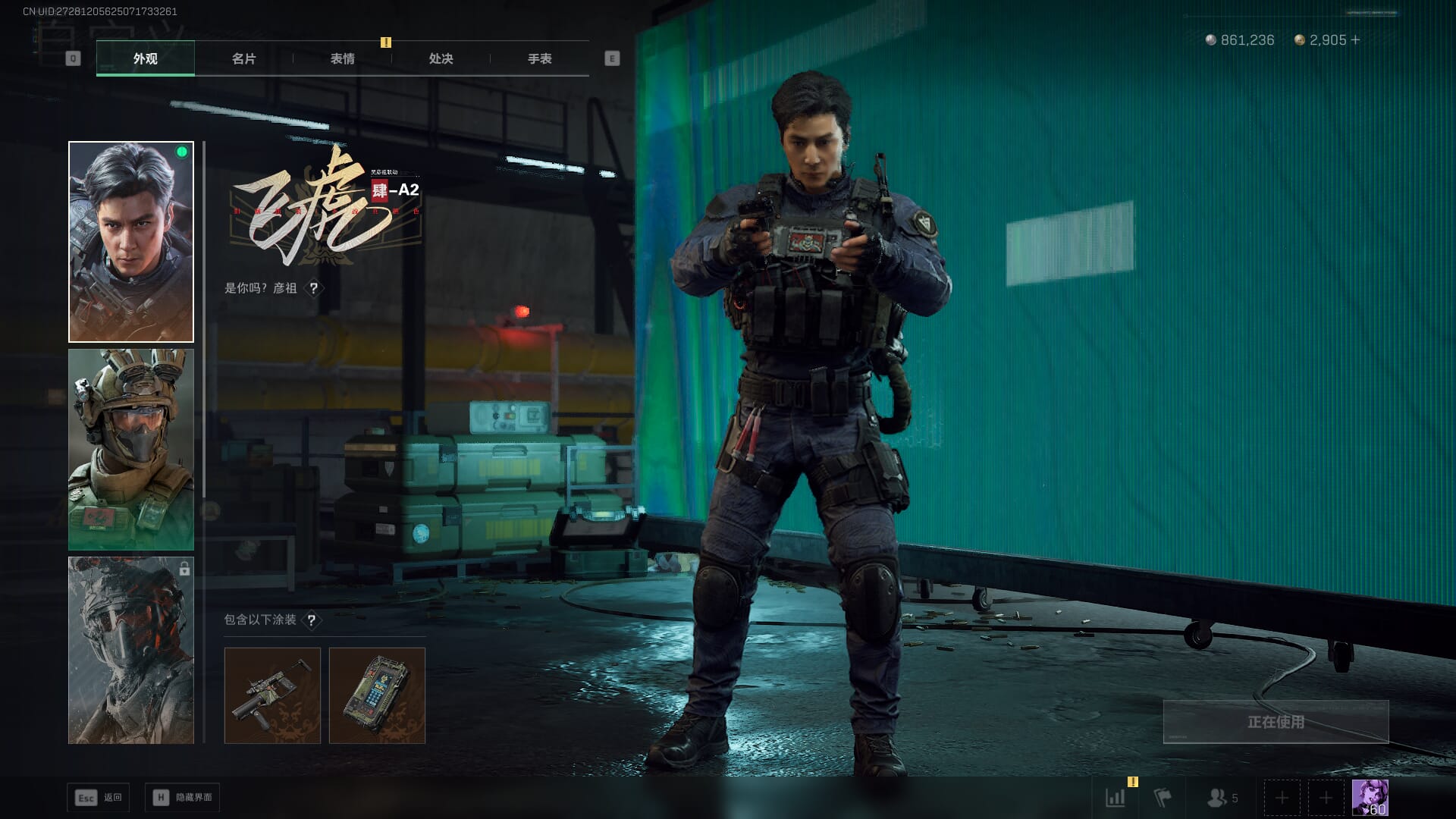
Task: Hide the interface with 隐藏界面
Action: [x=183, y=798]
